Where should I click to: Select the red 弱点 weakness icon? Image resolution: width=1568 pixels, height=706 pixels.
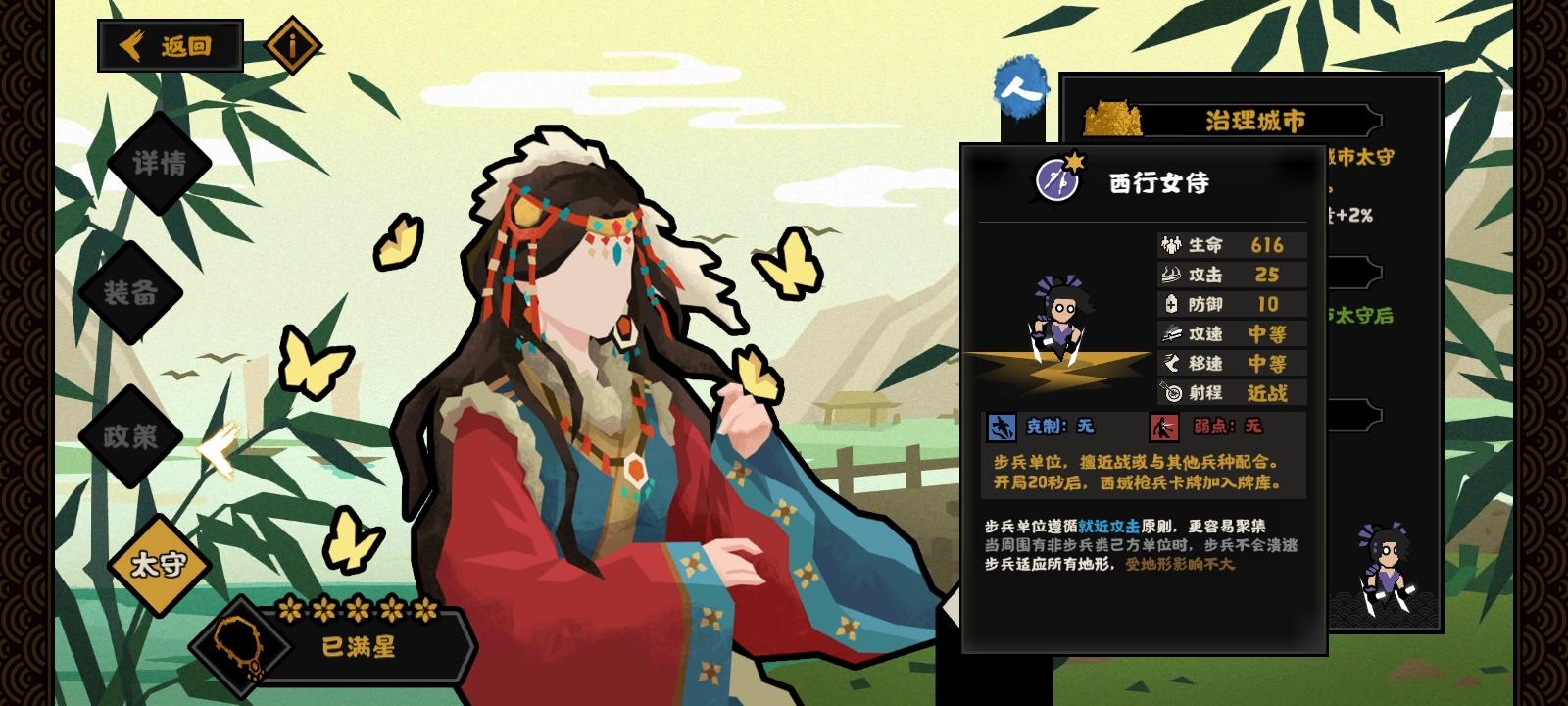click(1162, 426)
